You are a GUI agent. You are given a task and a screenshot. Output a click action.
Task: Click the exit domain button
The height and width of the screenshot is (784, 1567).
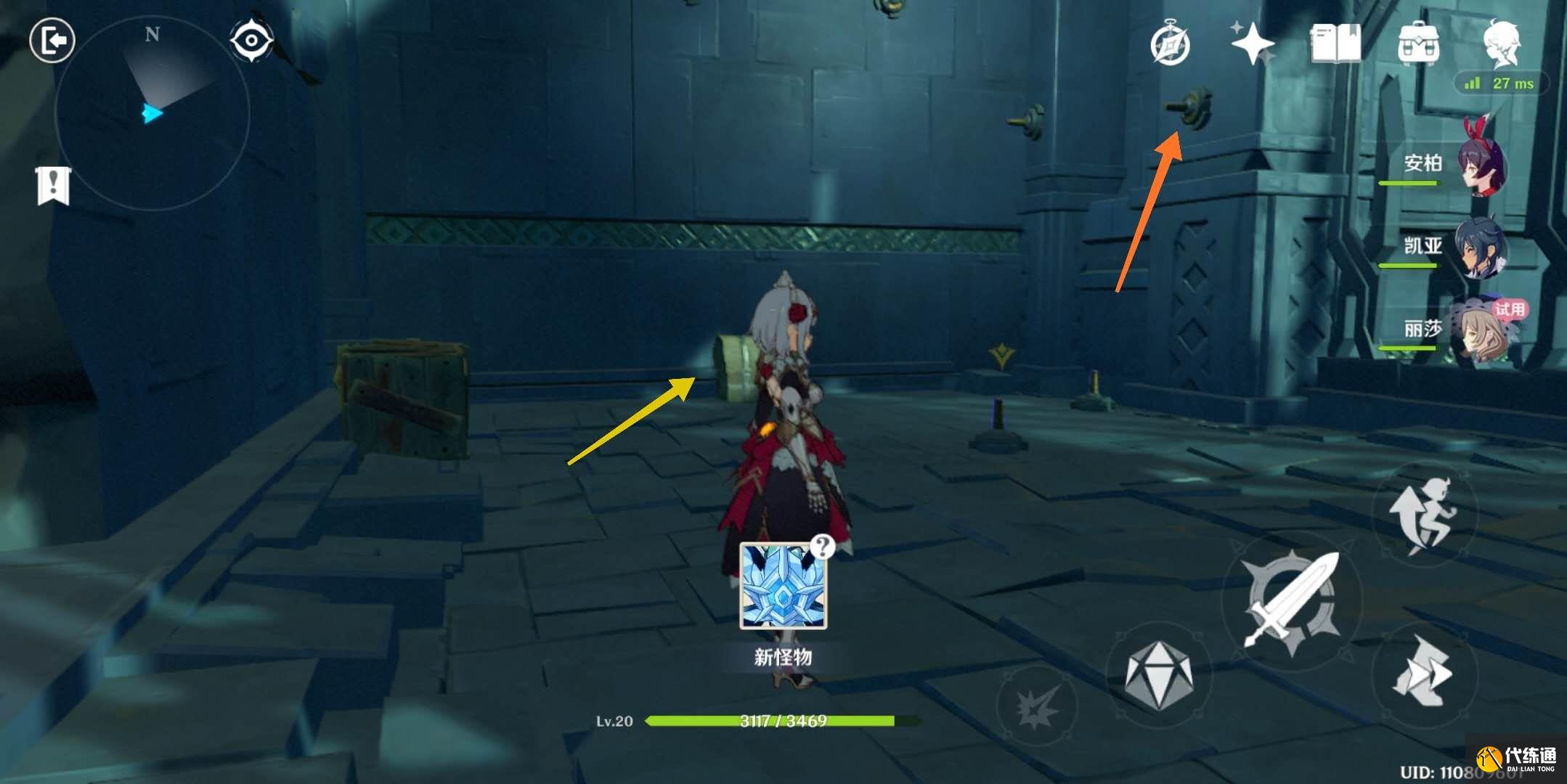(52, 40)
